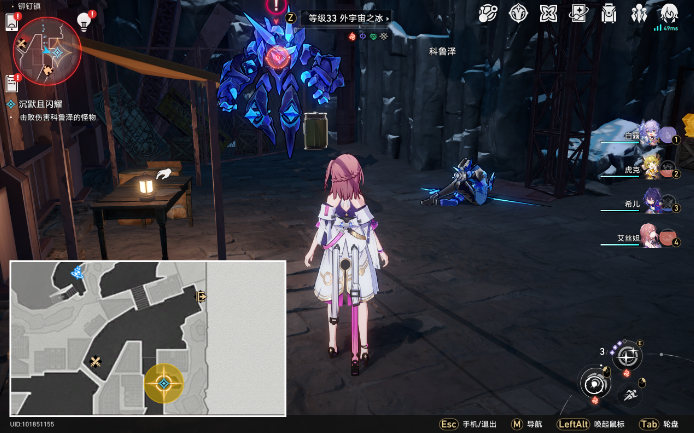The image size is (694, 433).
Task: Open the mission log document icon
Action: point(14,81)
